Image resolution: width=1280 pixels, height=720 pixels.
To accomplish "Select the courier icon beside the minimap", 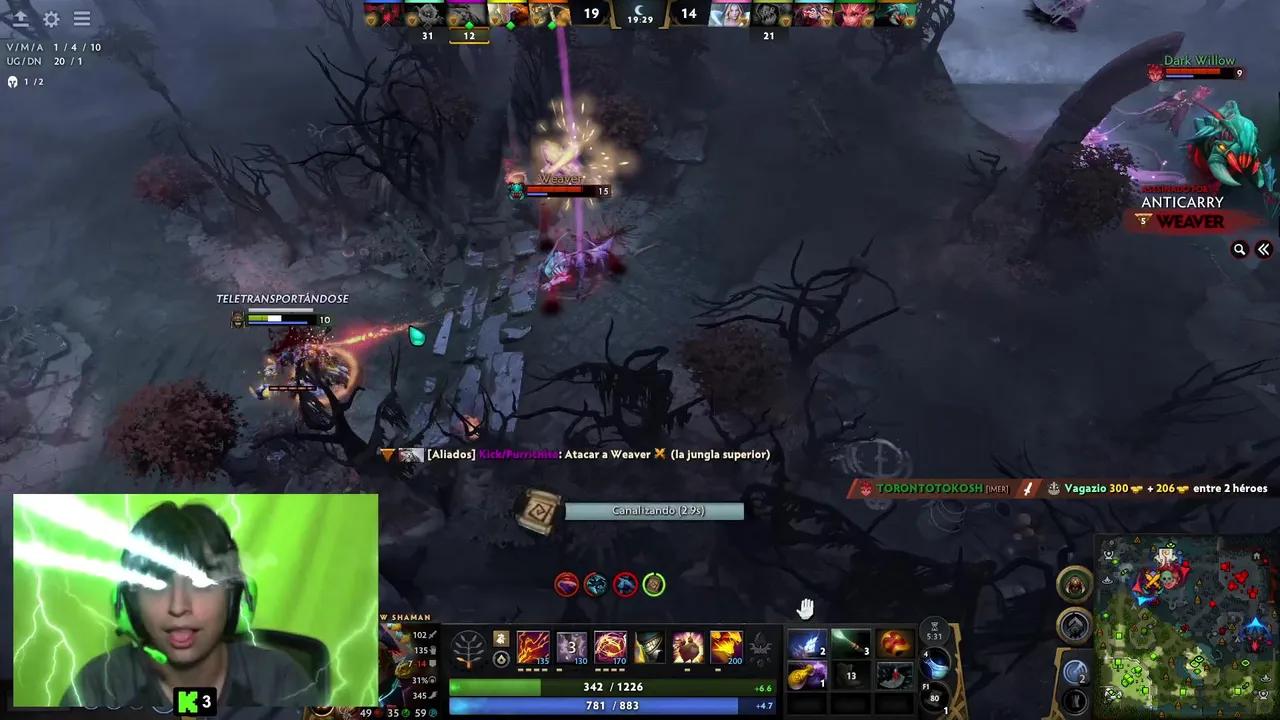I will [x=1075, y=585].
